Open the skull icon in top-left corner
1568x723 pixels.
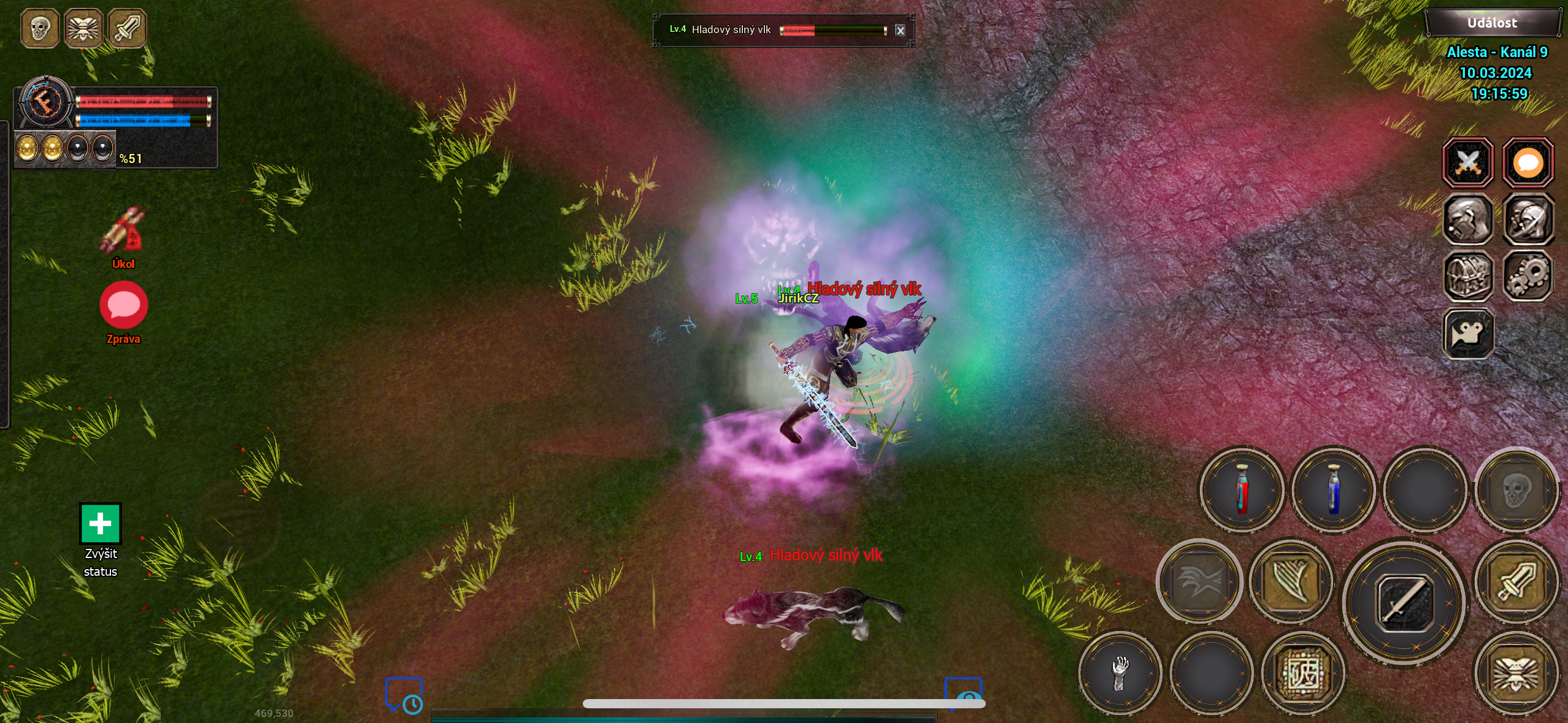click(x=40, y=28)
